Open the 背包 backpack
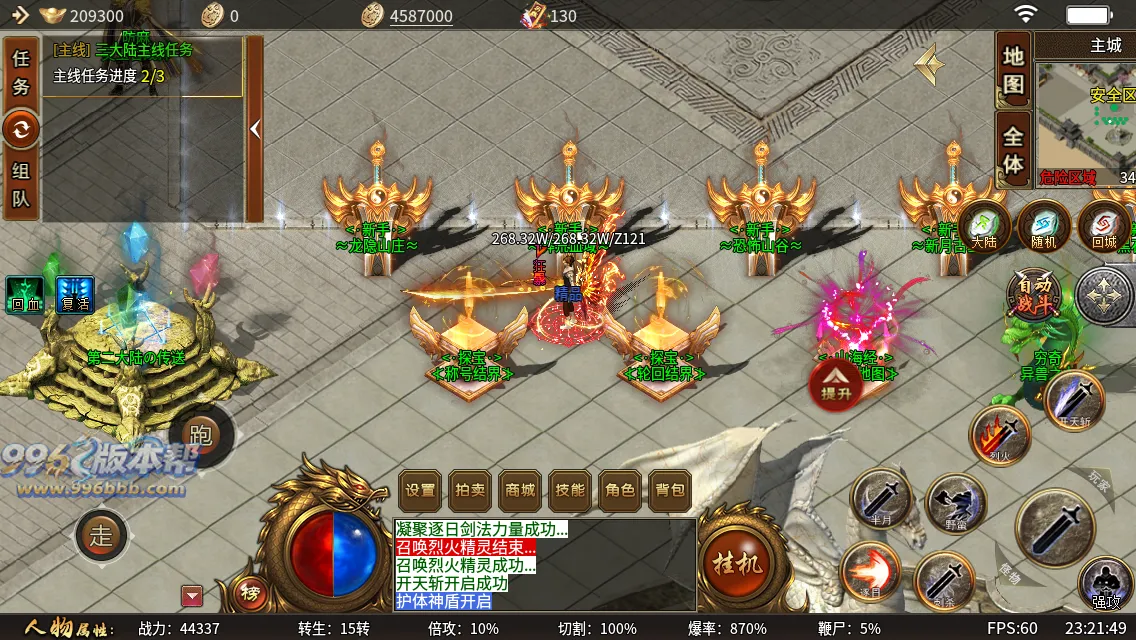The width and height of the screenshot is (1136, 640). [x=670, y=490]
